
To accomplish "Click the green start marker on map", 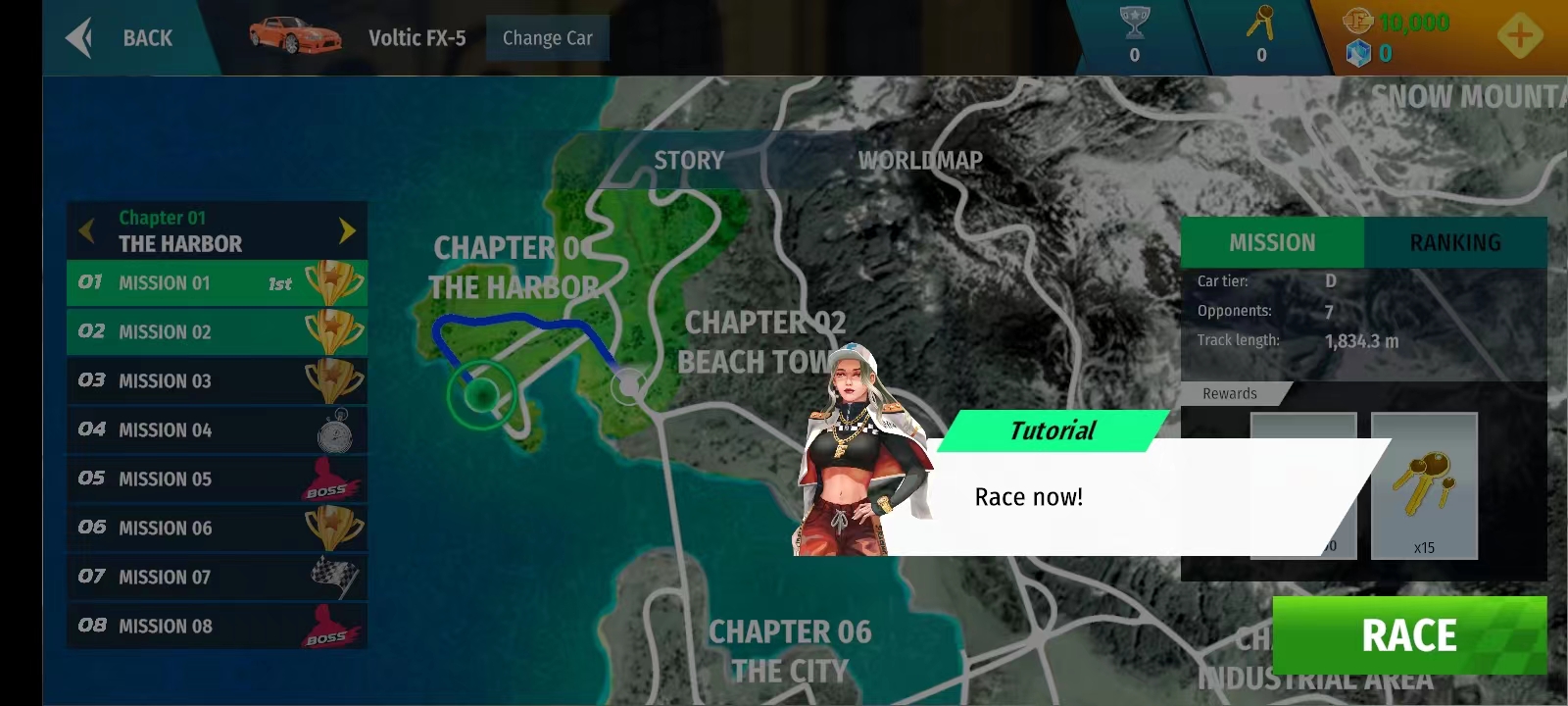I will 481,394.
